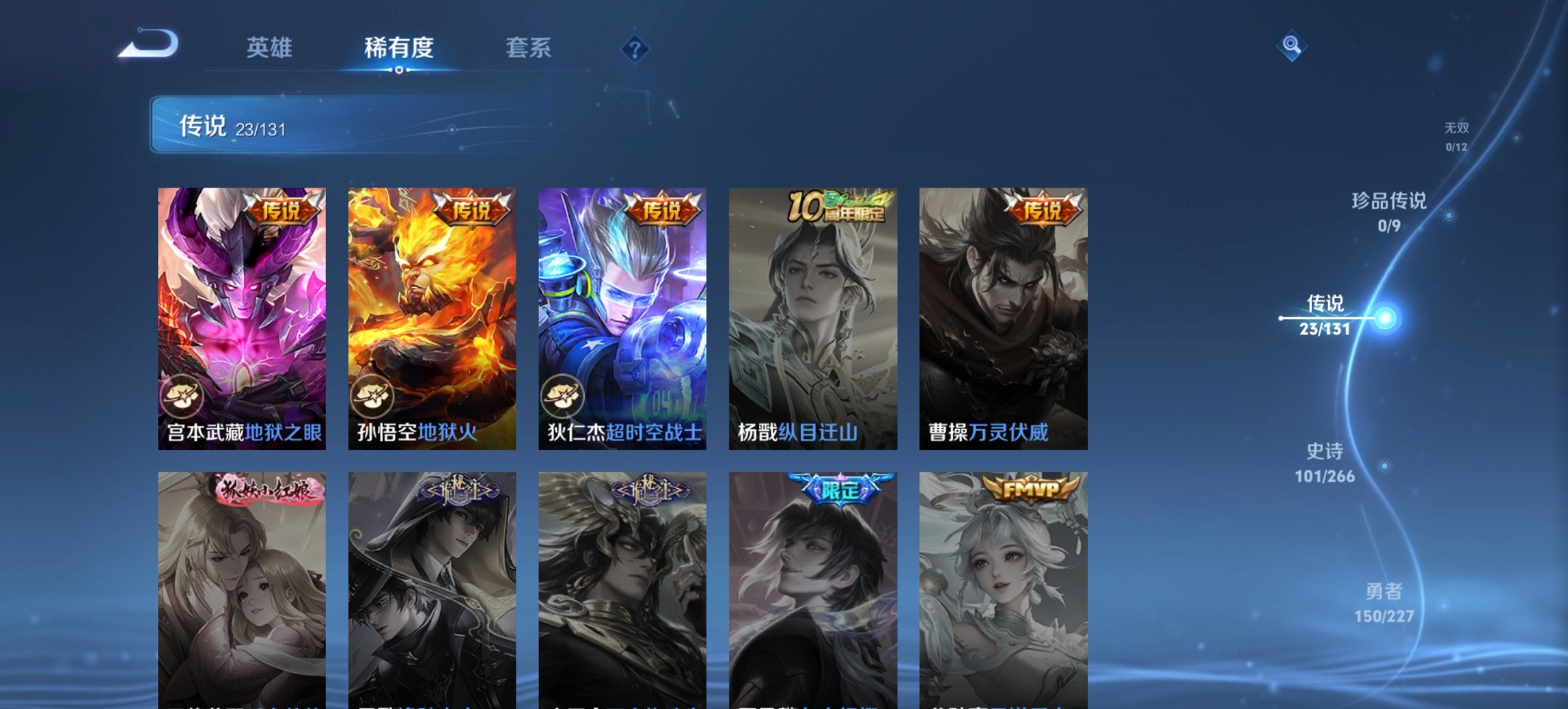This screenshot has width=1568, height=709.
Task: Switch to the 套系 tab
Action: point(528,49)
